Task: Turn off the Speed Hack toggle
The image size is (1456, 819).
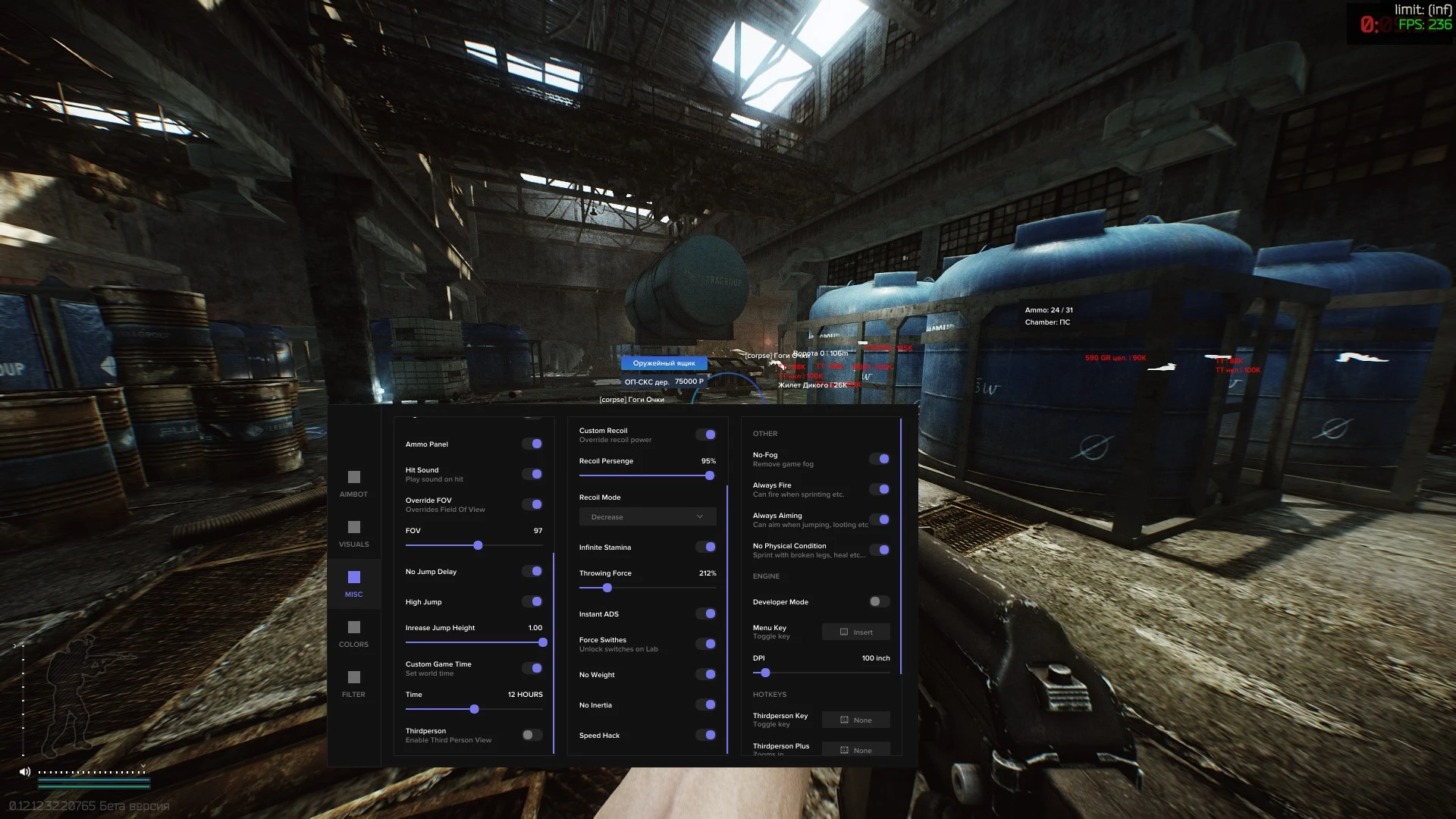Action: 706,735
